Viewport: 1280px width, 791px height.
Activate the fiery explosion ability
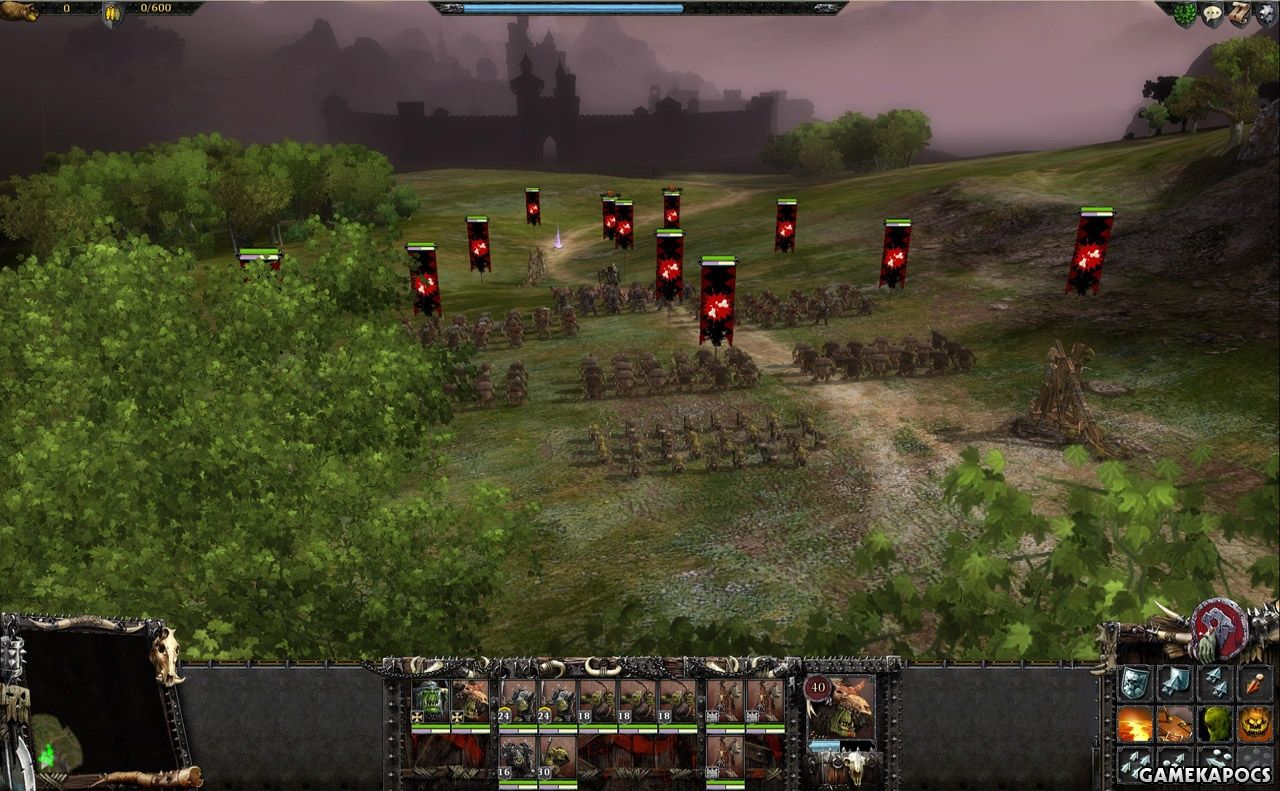click(x=1134, y=723)
